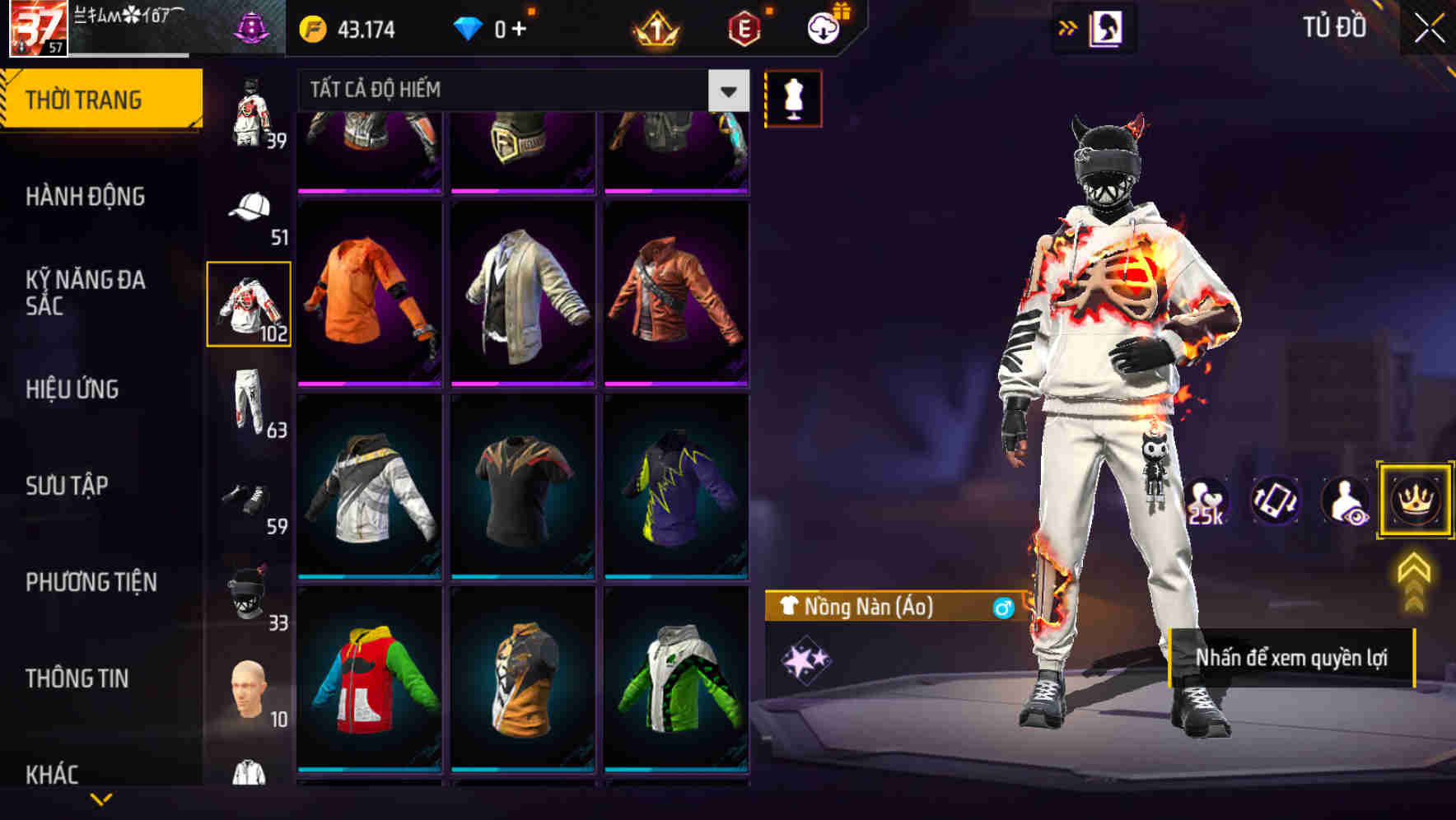This screenshot has width=1456, height=820.
Task: Expand the double chevron panel arrow
Action: 1068,26
